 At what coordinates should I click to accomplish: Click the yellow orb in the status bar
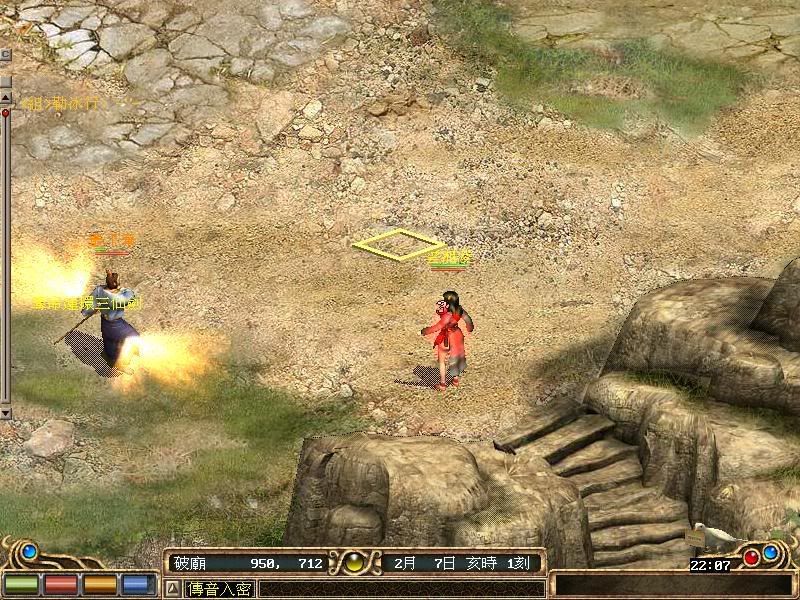pyautogui.click(x=355, y=563)
